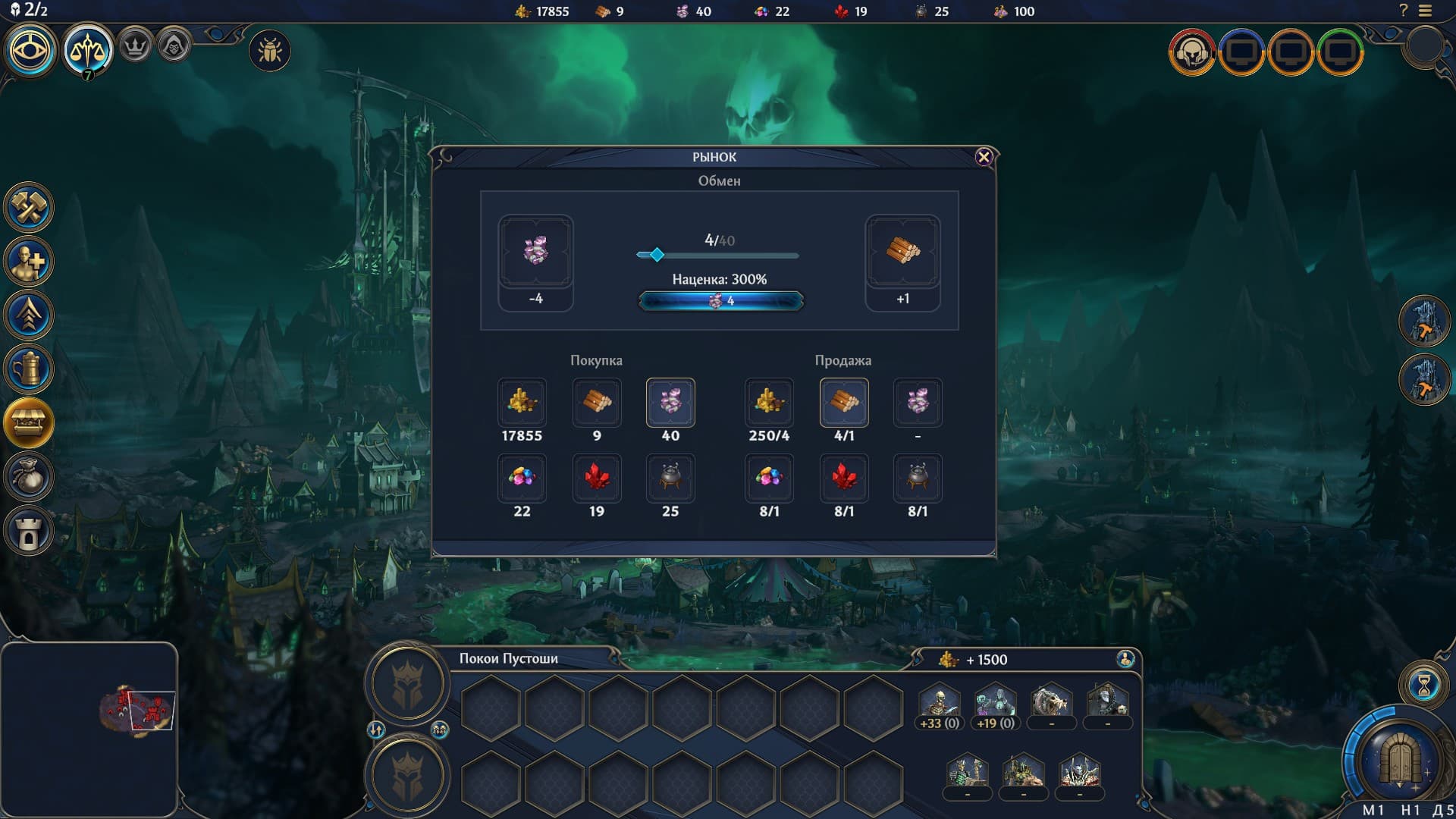Open the tavern mug building
1456x819 pixels.
[29, 369]
